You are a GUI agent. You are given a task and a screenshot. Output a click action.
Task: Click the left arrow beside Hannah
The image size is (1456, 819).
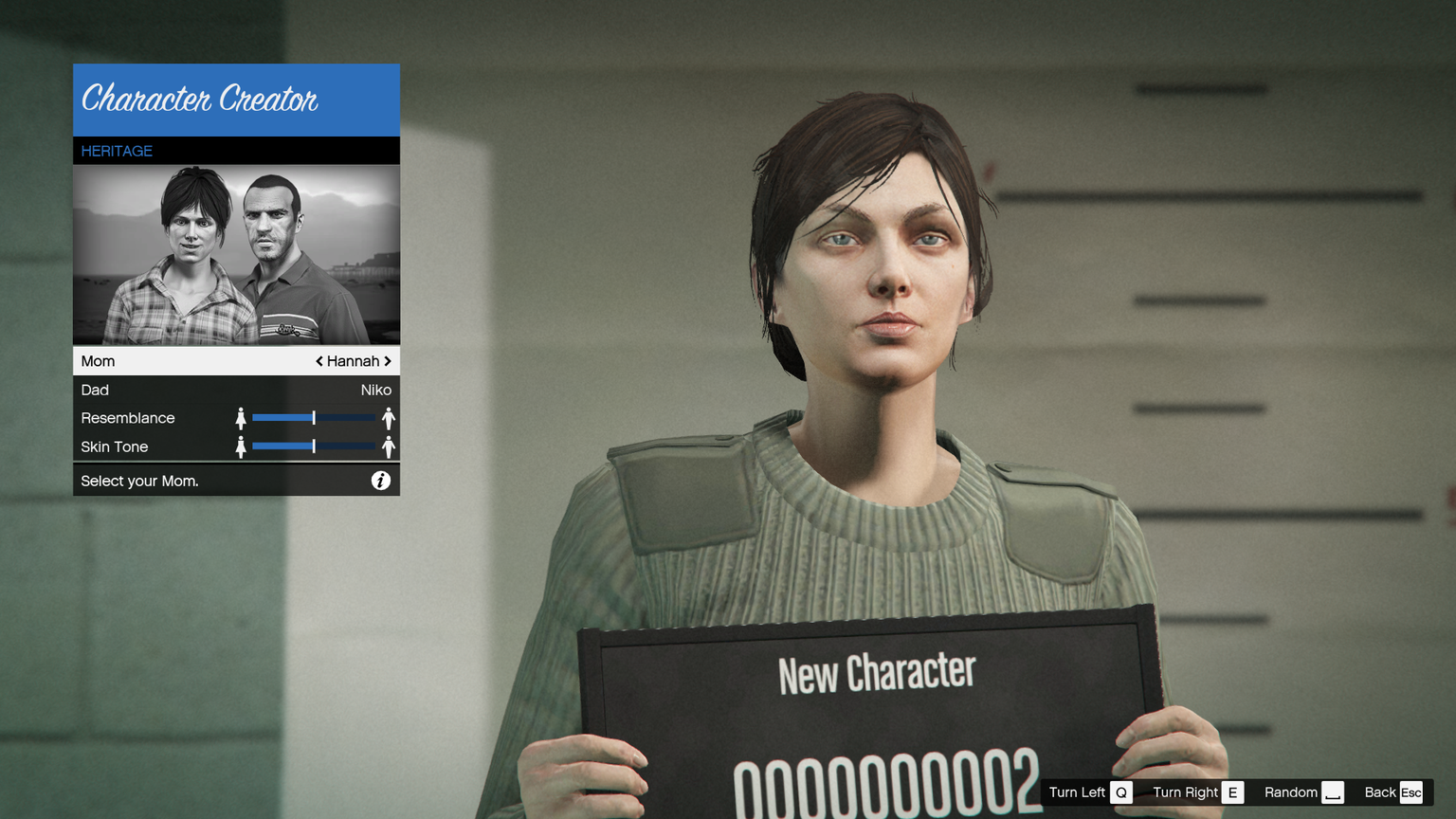pos(319,361)
